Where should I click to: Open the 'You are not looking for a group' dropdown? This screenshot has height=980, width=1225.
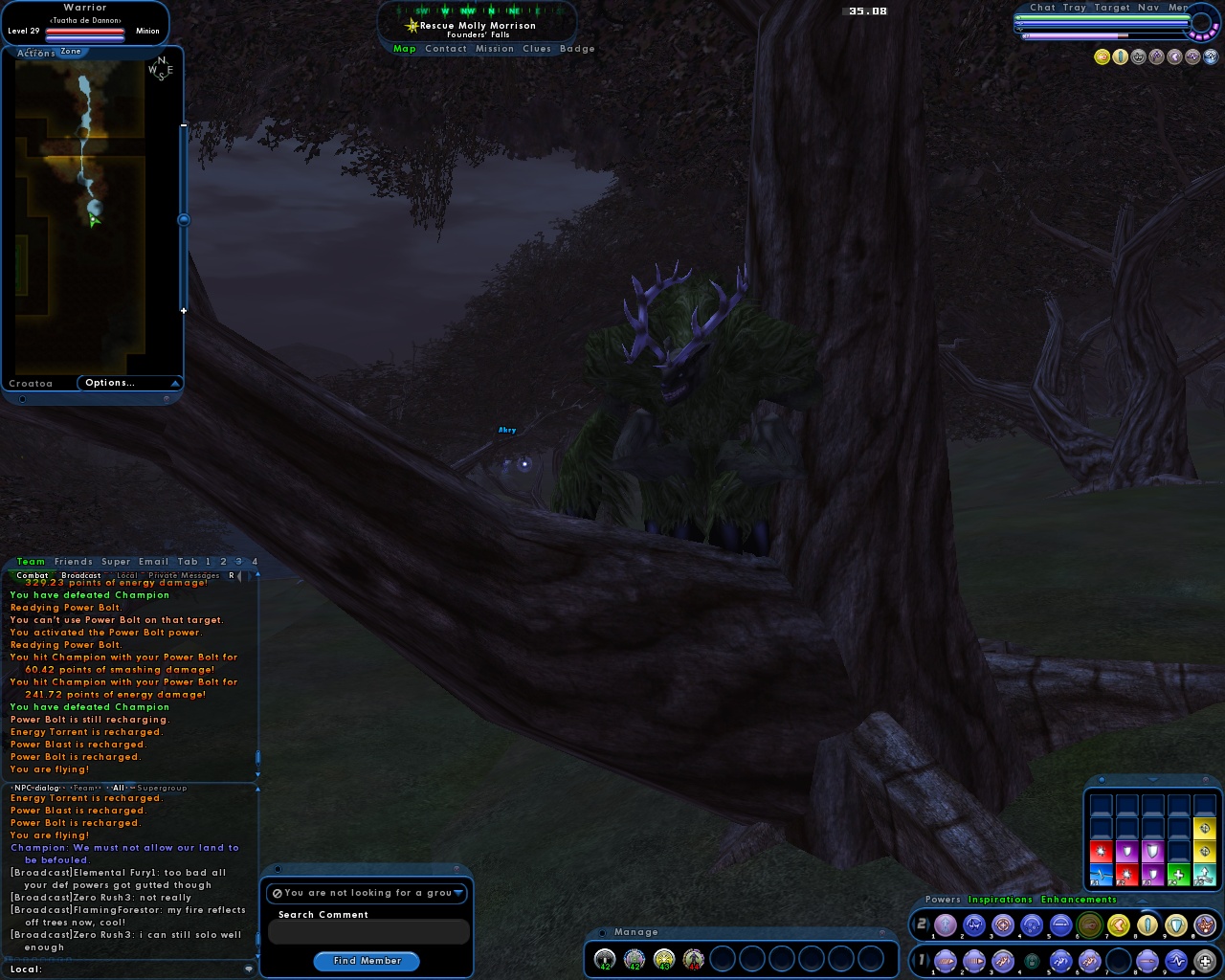(367, 893)
